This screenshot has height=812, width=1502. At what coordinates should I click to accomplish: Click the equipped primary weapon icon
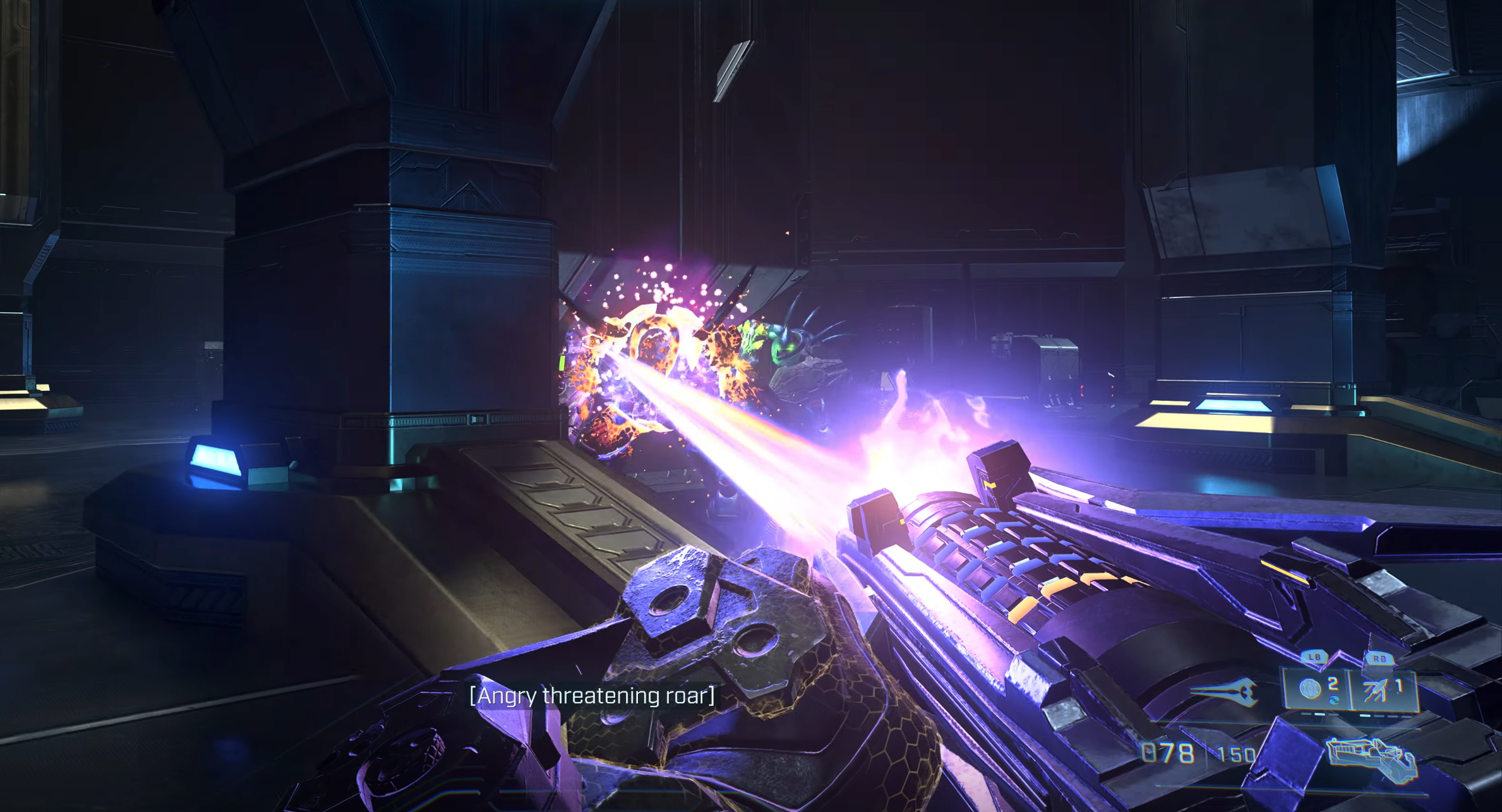(1369, 759)
